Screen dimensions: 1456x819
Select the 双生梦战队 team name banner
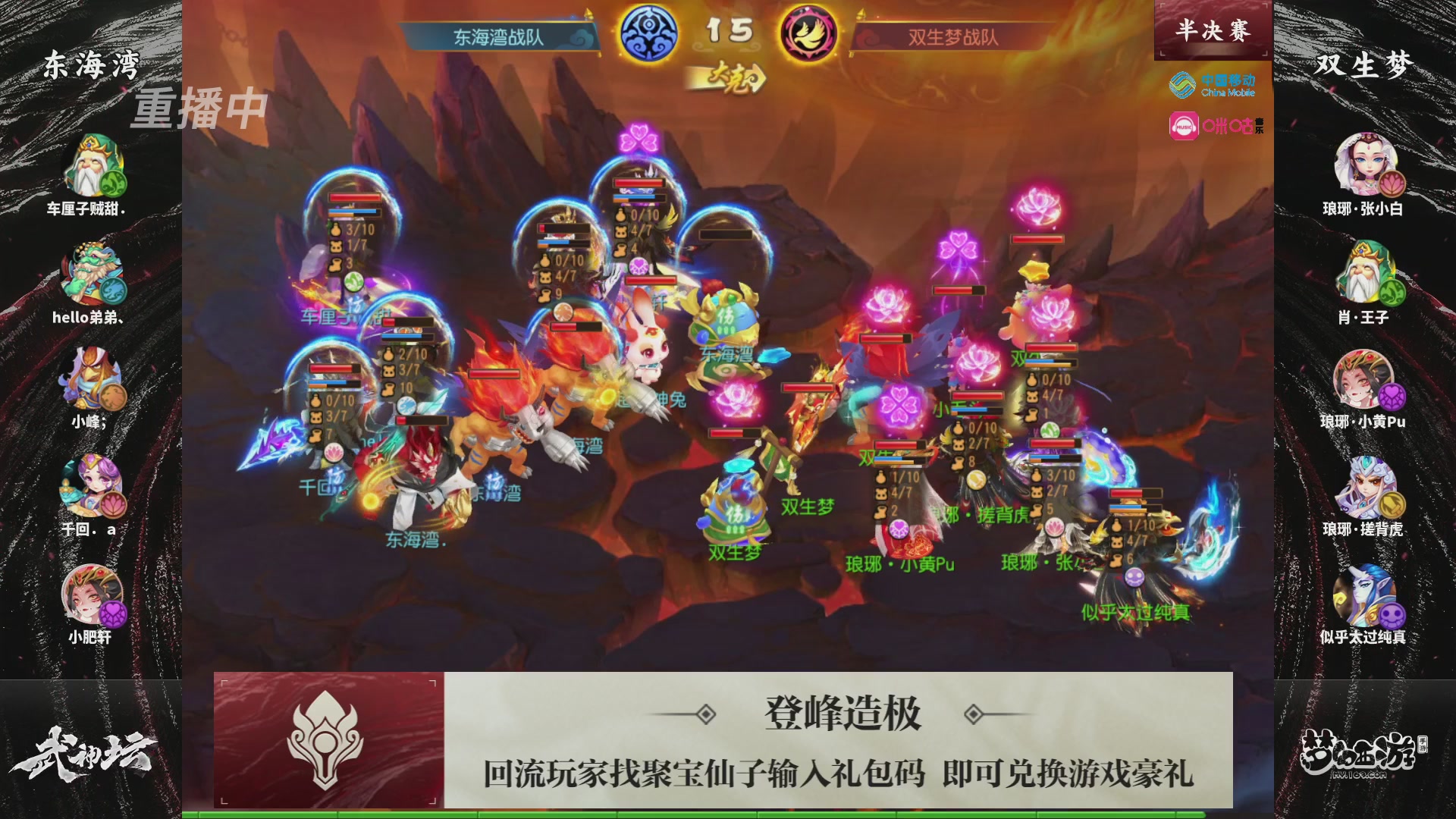[950, 33]
